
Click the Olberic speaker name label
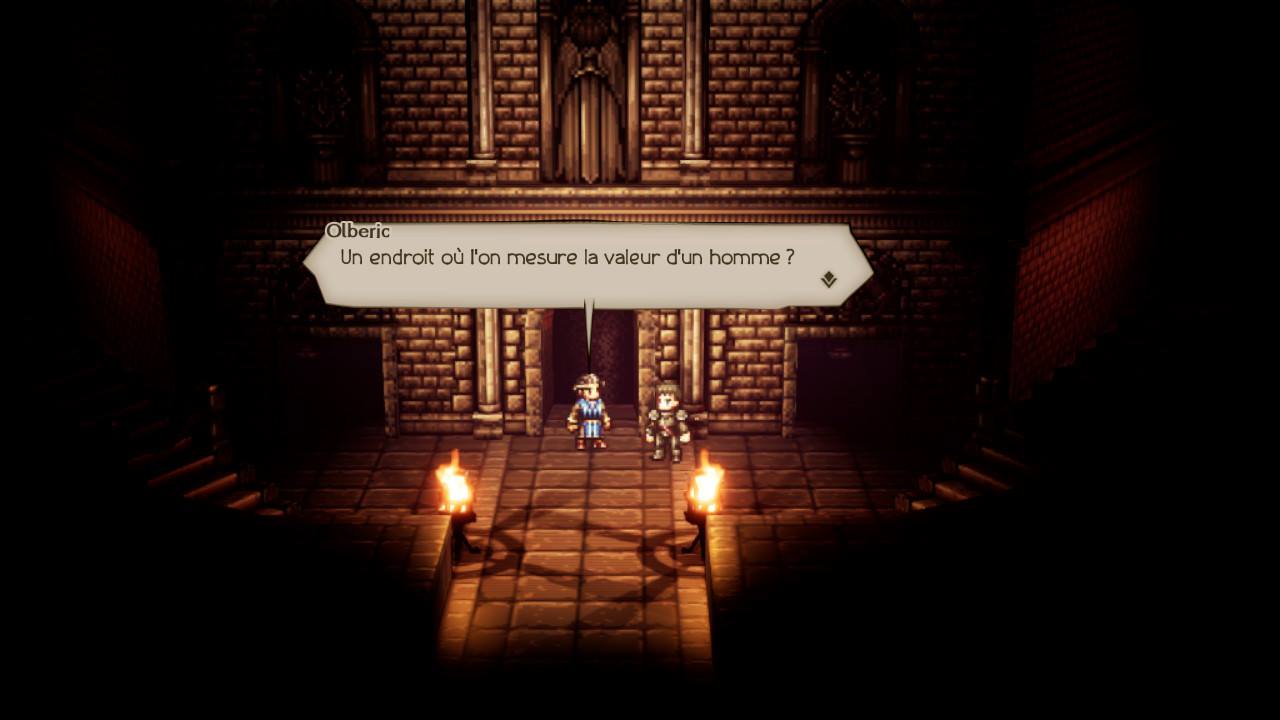(360, 230)
